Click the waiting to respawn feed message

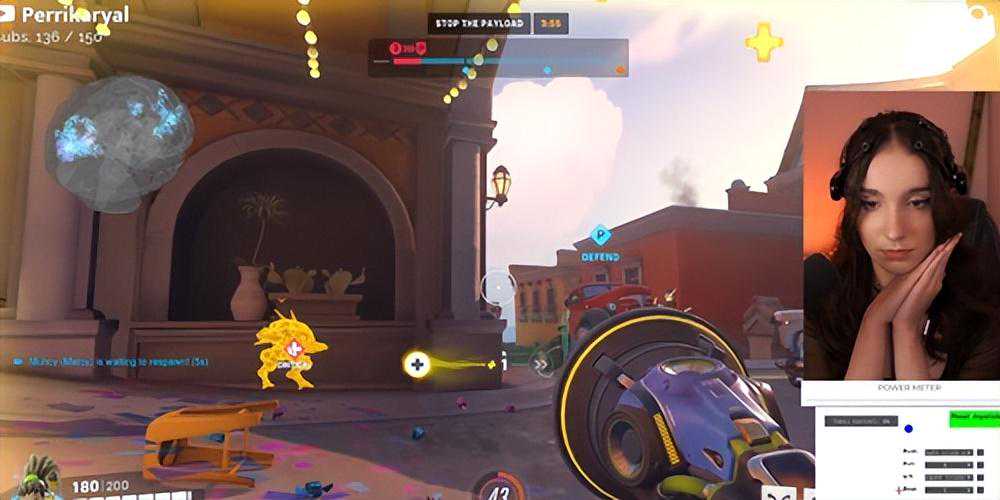click(x=111, y=360)
